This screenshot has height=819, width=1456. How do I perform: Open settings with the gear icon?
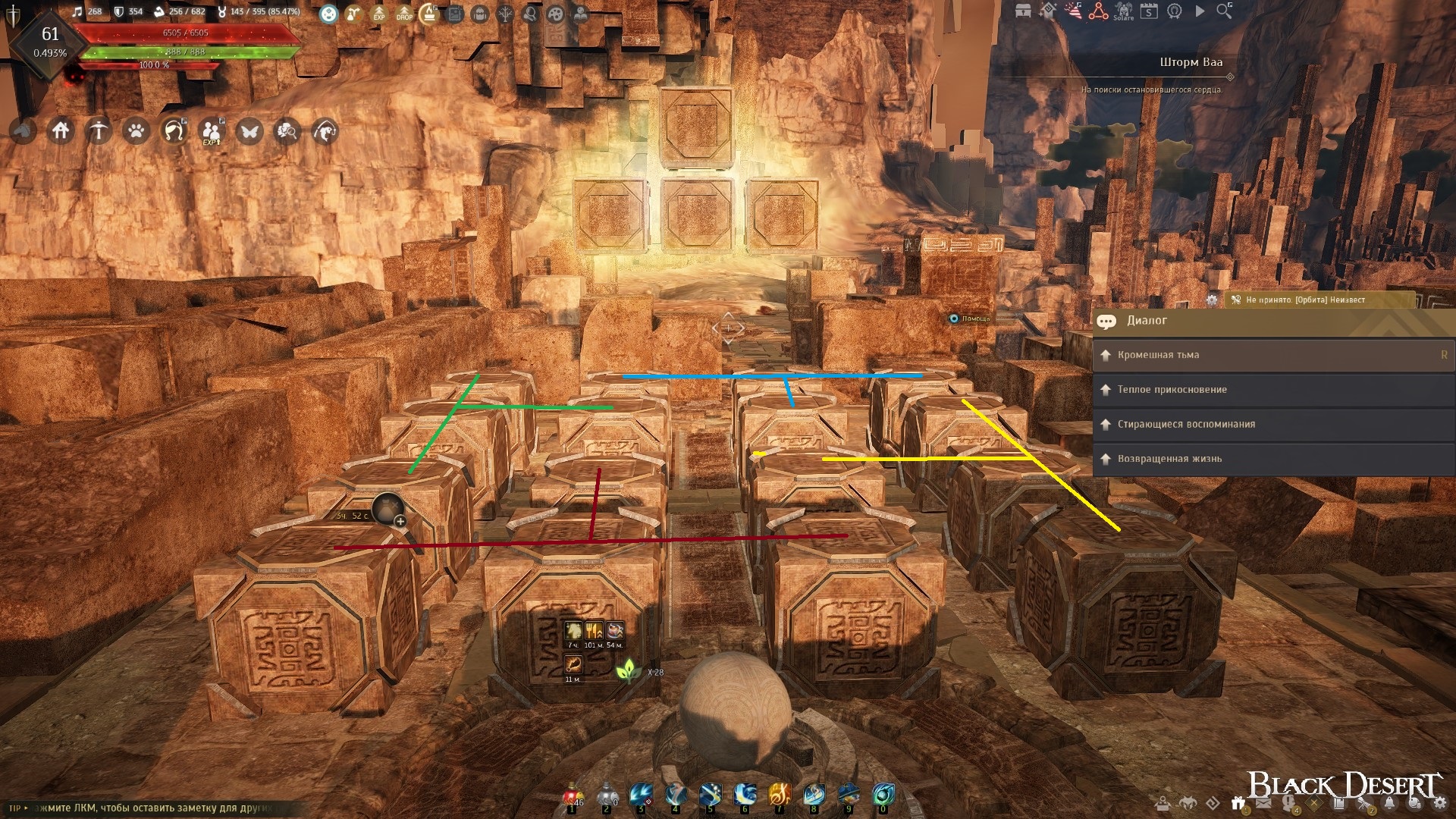1439,805
